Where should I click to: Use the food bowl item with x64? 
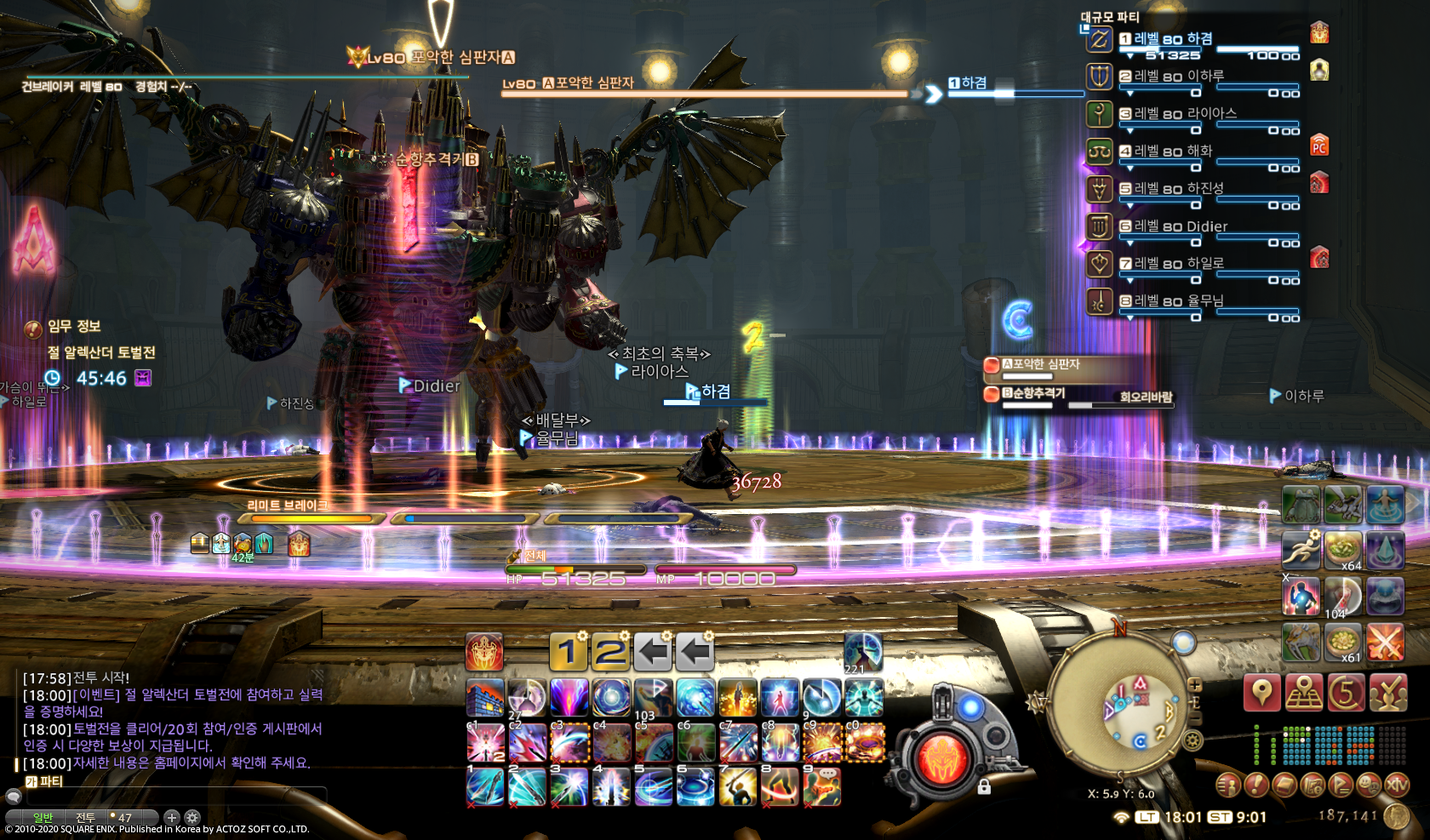tap(1343, 549)
